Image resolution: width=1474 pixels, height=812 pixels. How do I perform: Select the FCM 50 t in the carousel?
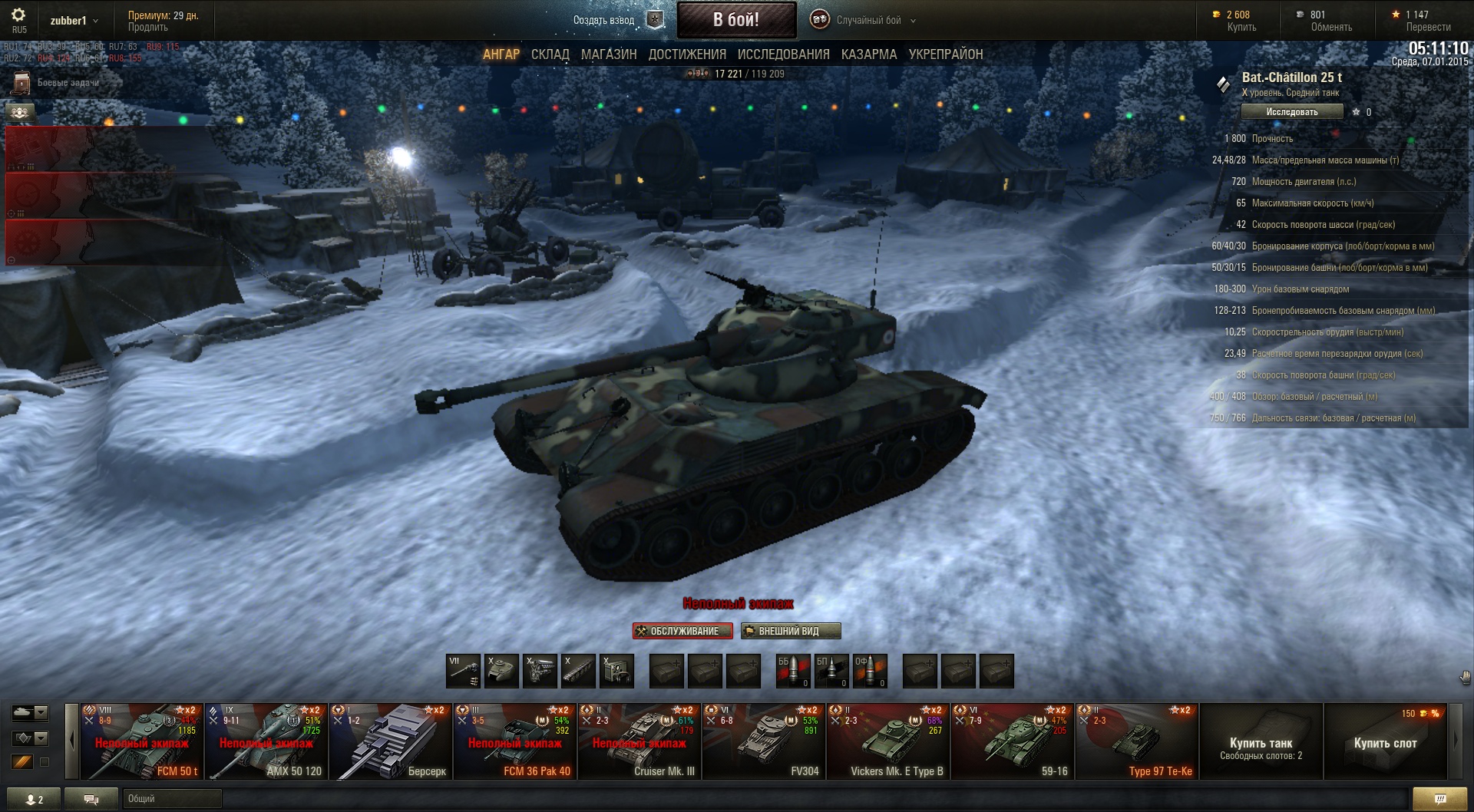pyautogui.click(x=142, y=741)
